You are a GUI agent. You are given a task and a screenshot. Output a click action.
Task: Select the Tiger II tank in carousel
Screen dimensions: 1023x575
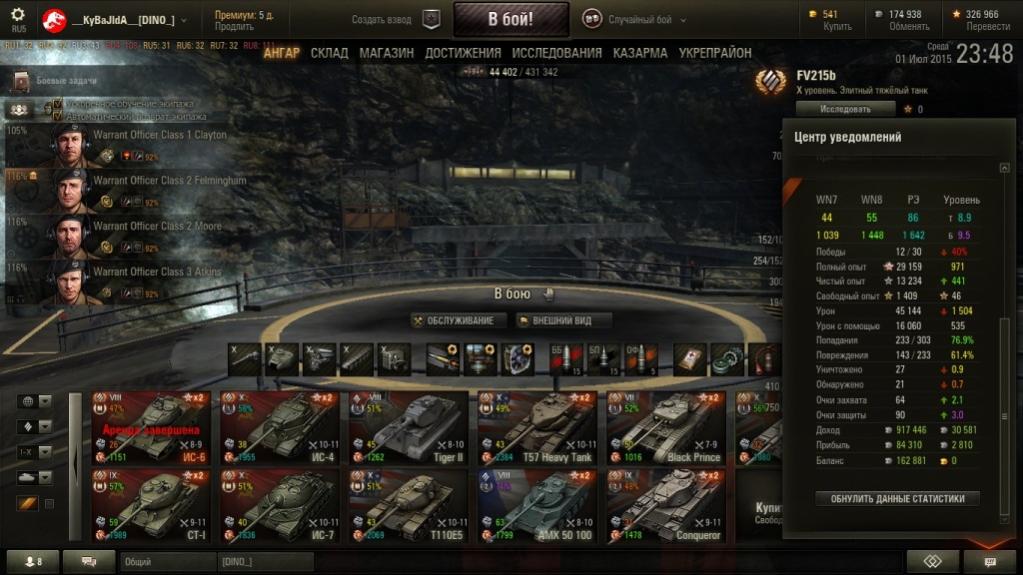point(407,427)
